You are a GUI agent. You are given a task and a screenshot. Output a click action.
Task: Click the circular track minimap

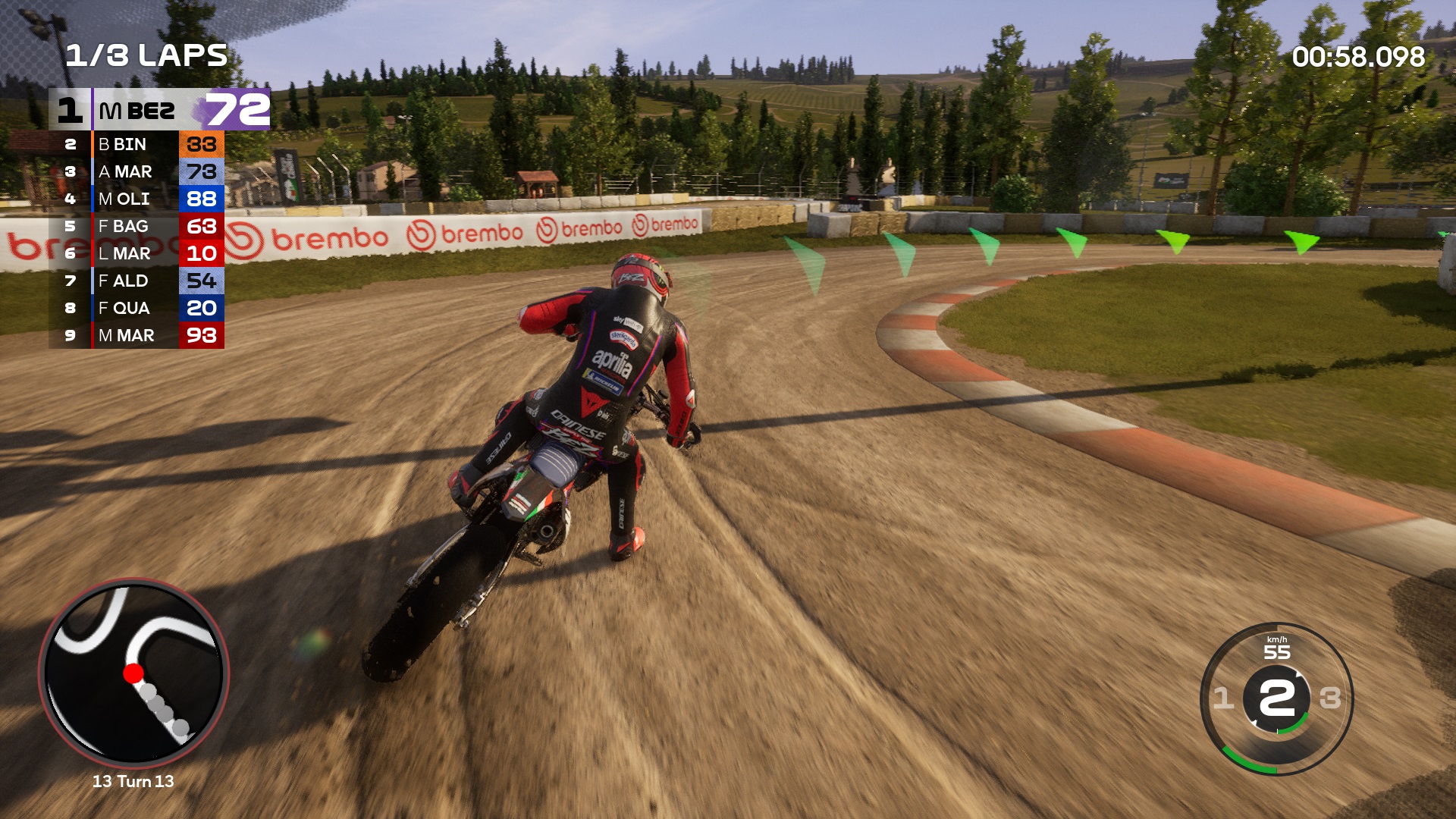coord(133,673)
